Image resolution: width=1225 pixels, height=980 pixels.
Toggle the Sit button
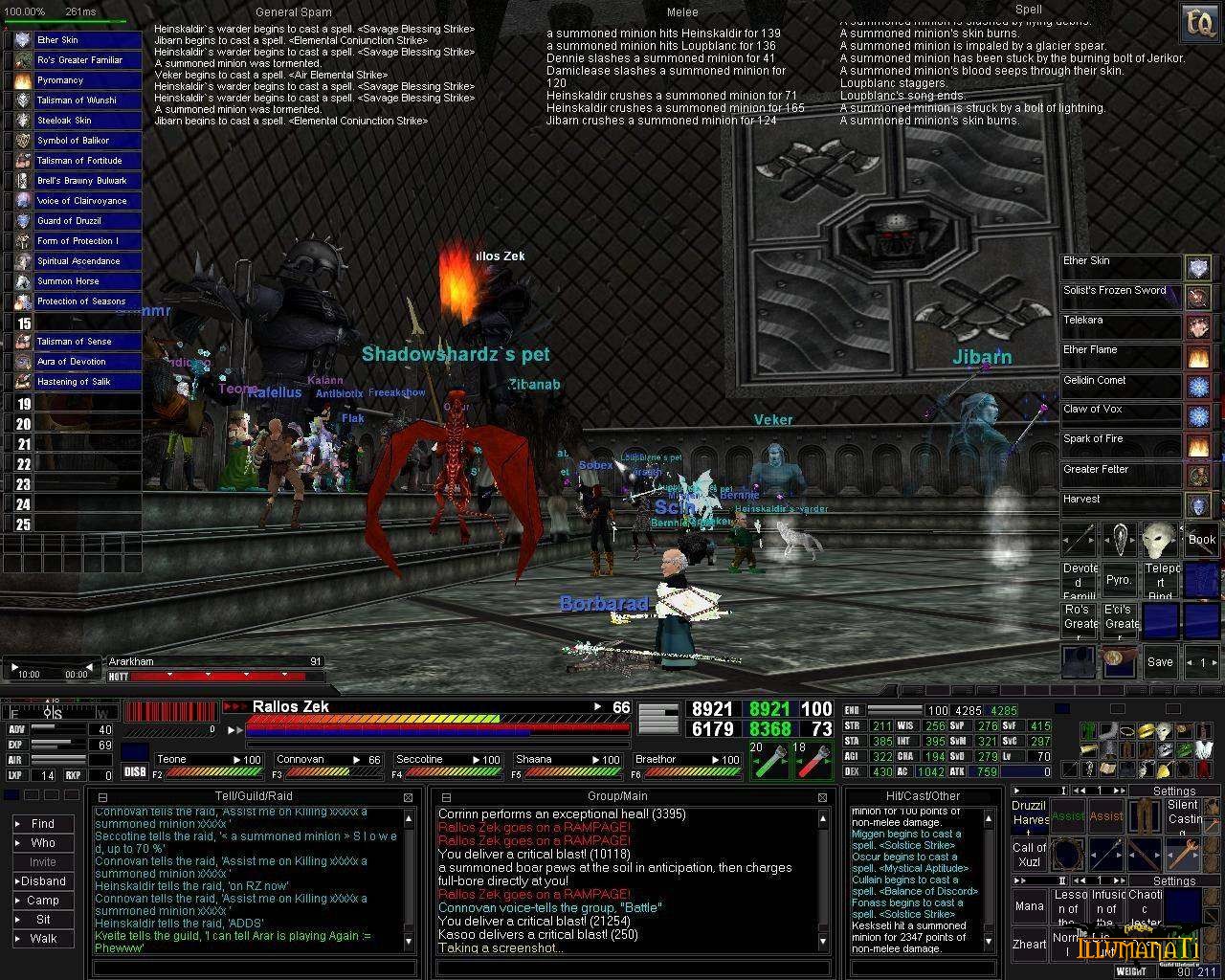point(42,919)
